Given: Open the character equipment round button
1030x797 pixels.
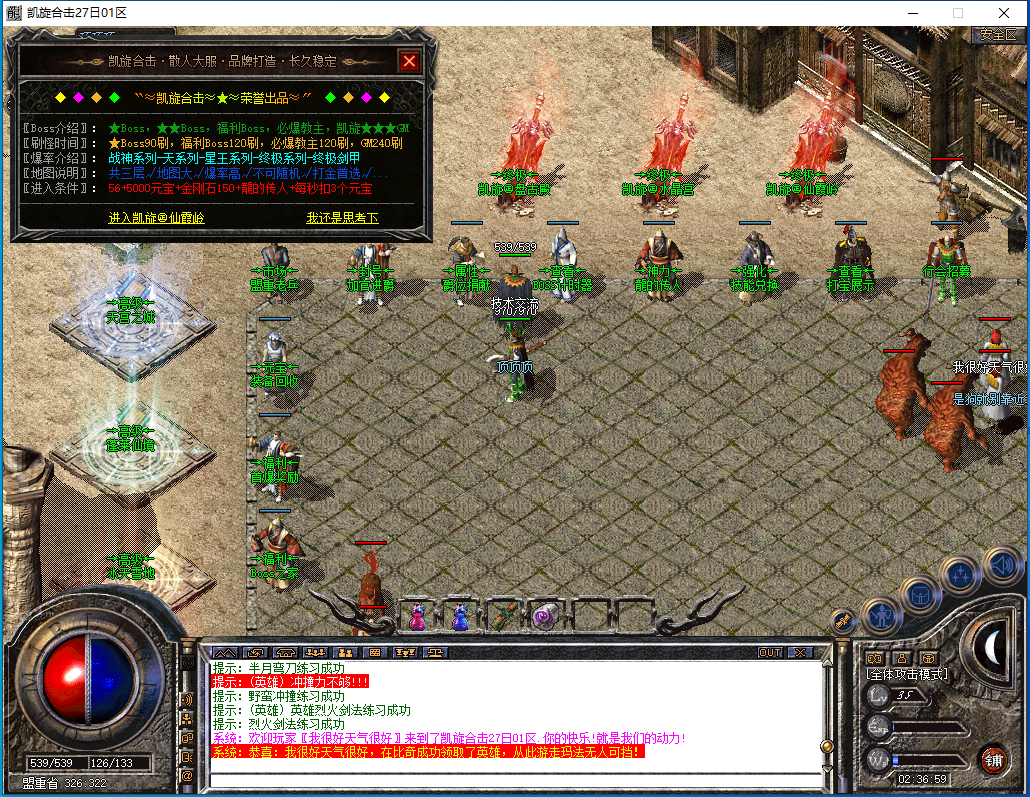Looking at the screenshot, I should tap(882, 615).
